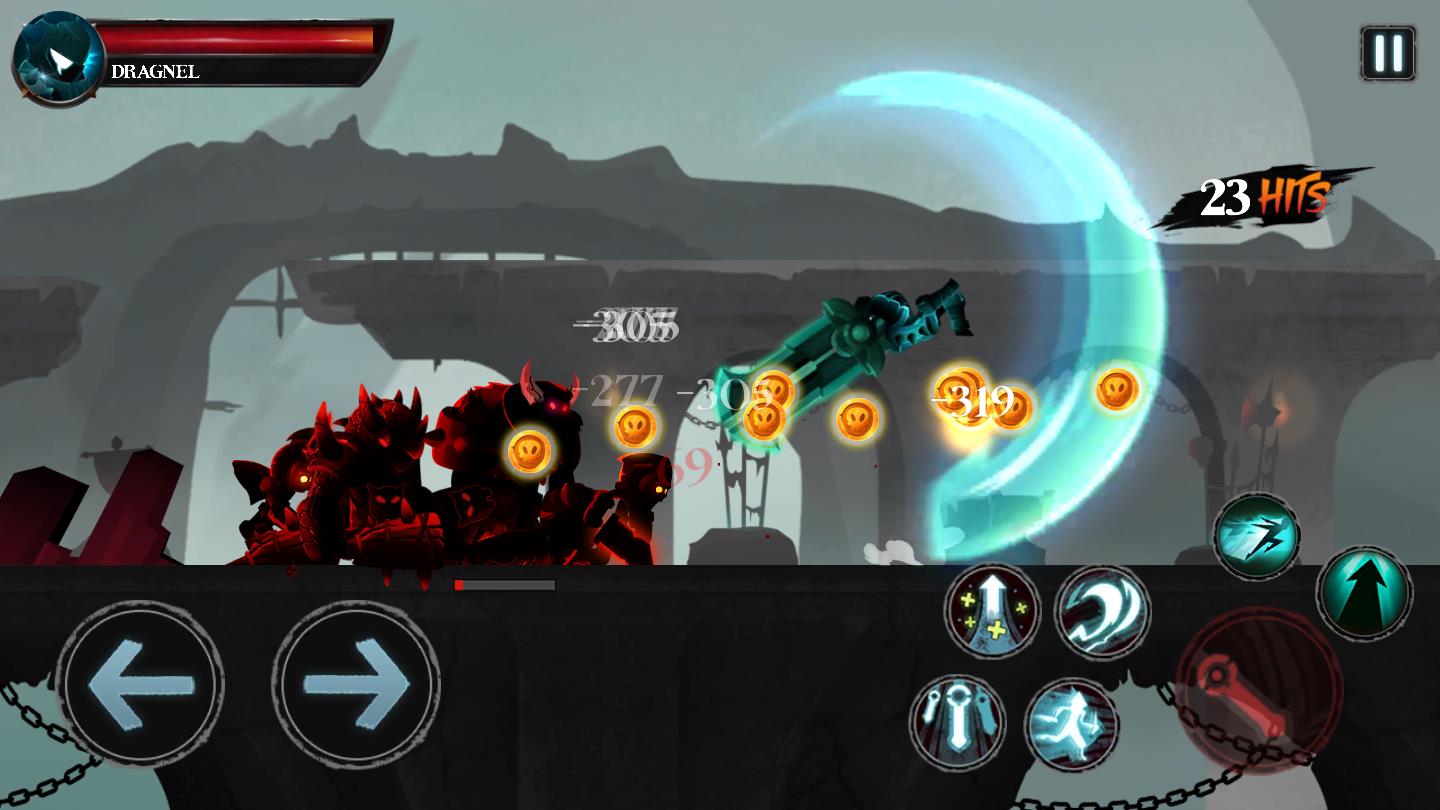This screenshot has width=1440, height=810.
Task: Activate the upward sword buff skill
Action: [992, 611]
